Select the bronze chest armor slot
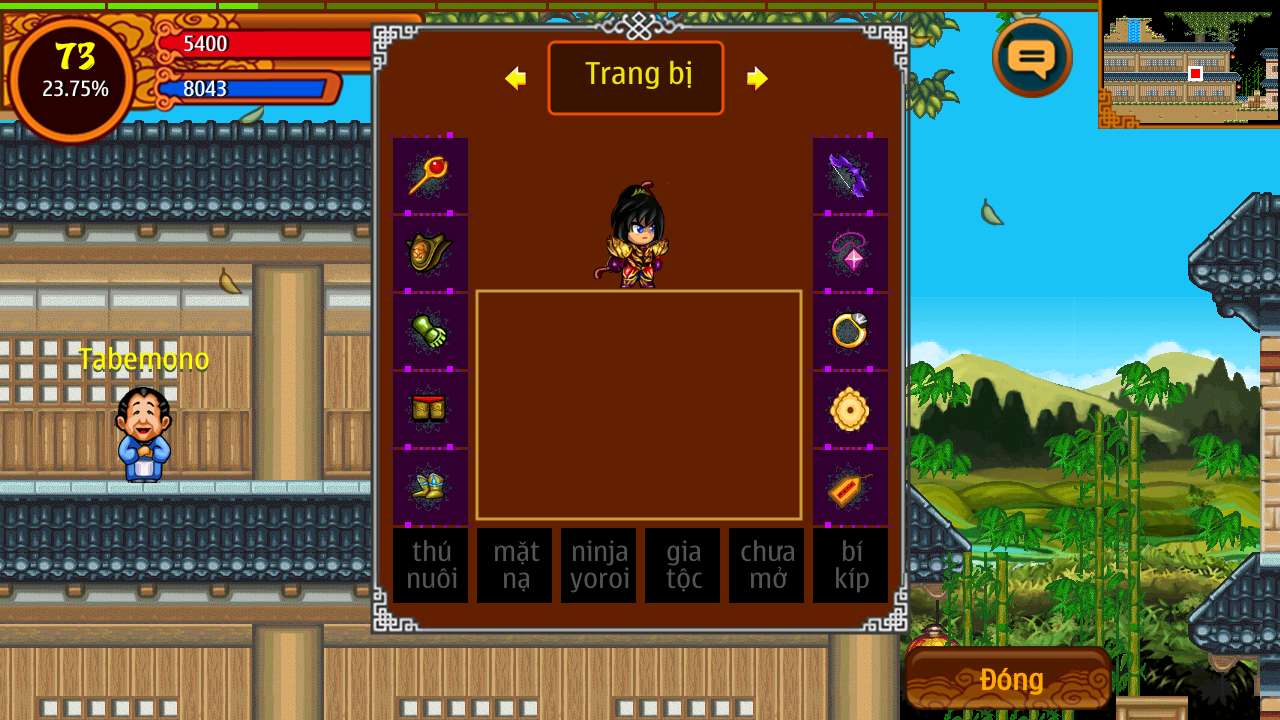This screenshot has height=720, width=1280. [430, 253]
